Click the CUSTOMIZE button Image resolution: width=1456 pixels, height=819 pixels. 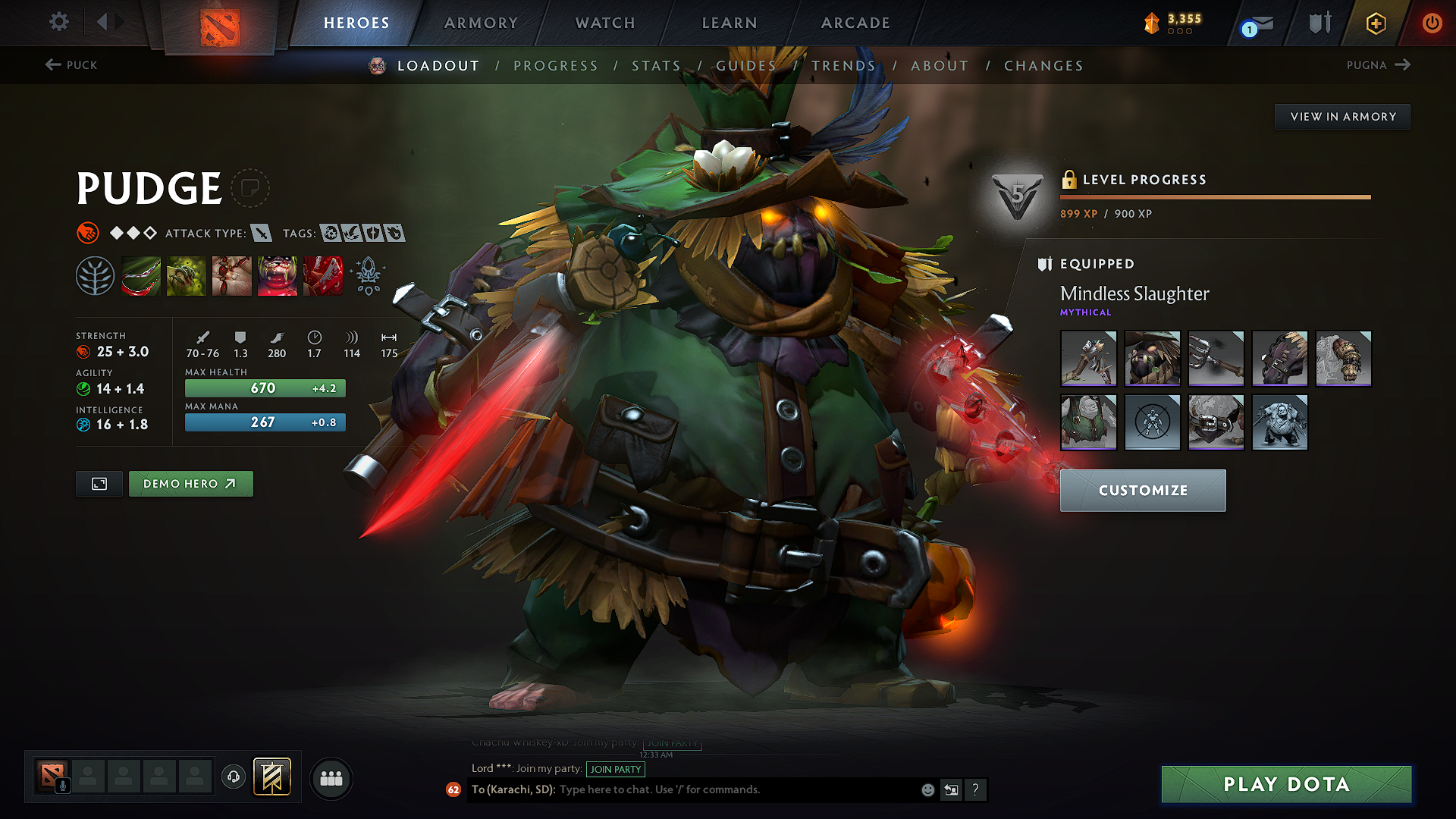tap(1142, 491)
